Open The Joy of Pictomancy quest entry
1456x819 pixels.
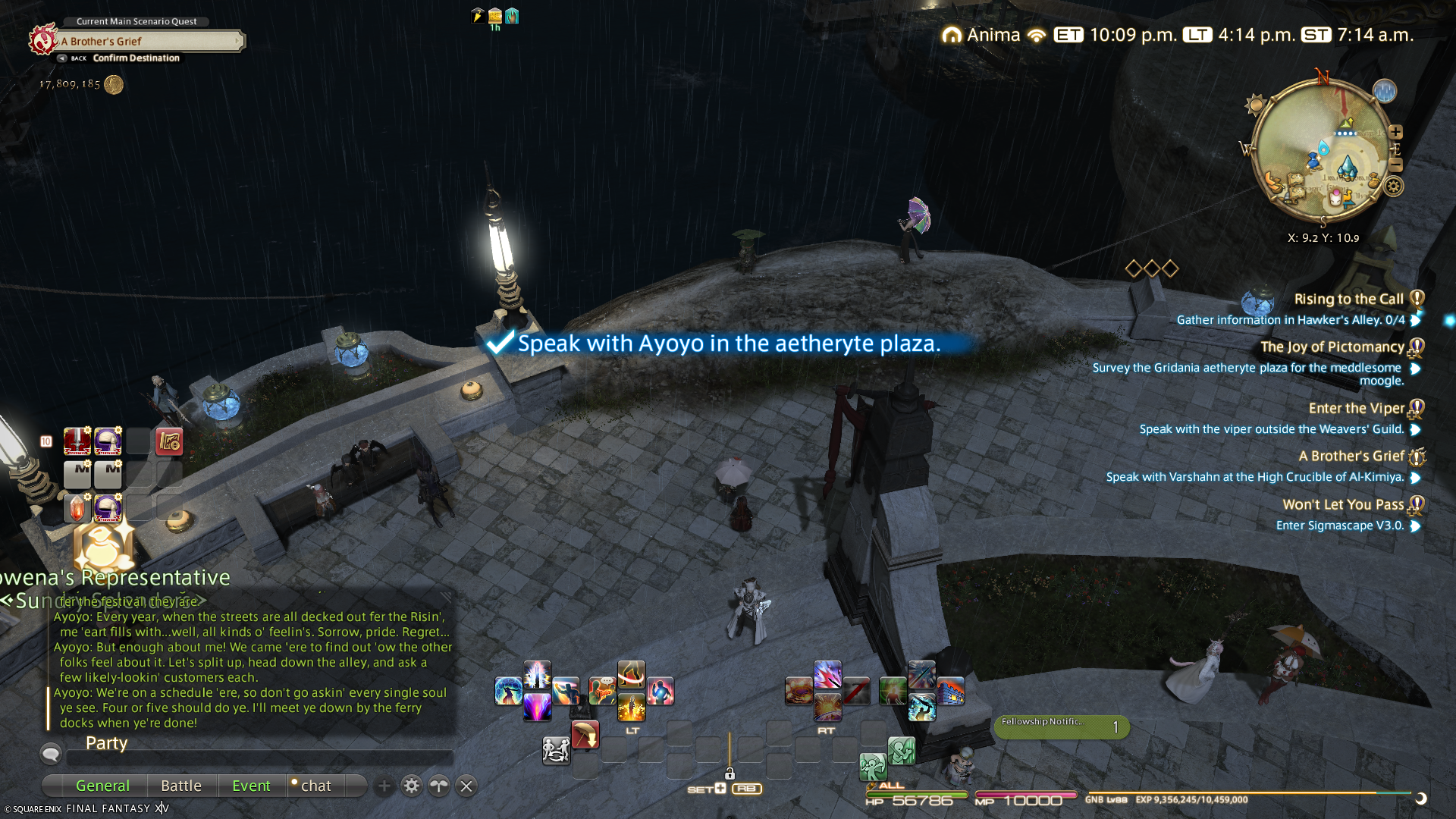coord(1332,347)
